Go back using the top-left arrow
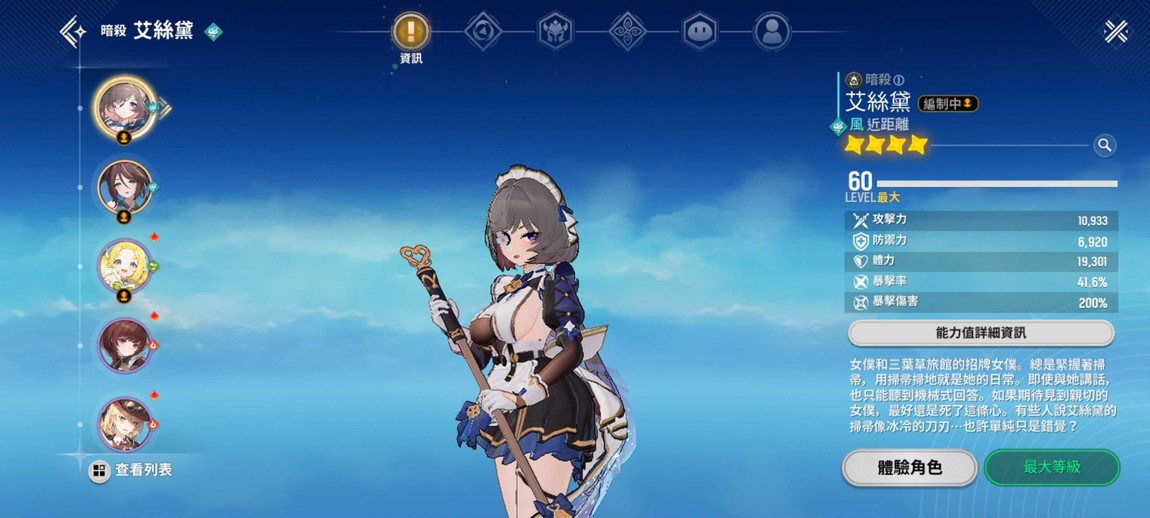1150x518 pixels. click(x=71, y=32)
